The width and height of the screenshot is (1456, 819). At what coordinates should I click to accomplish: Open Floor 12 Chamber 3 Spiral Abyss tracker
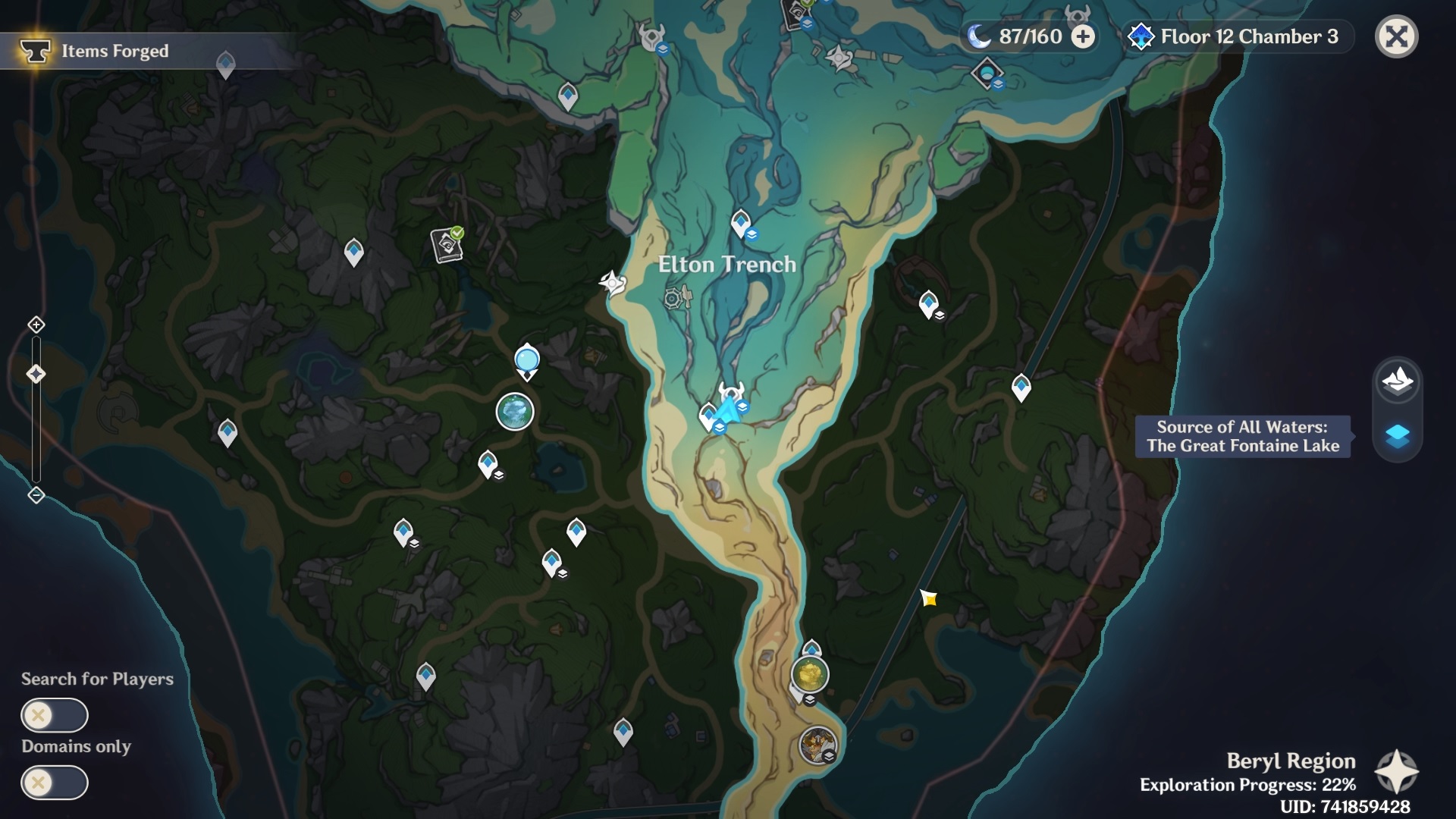pos(1236,36)
